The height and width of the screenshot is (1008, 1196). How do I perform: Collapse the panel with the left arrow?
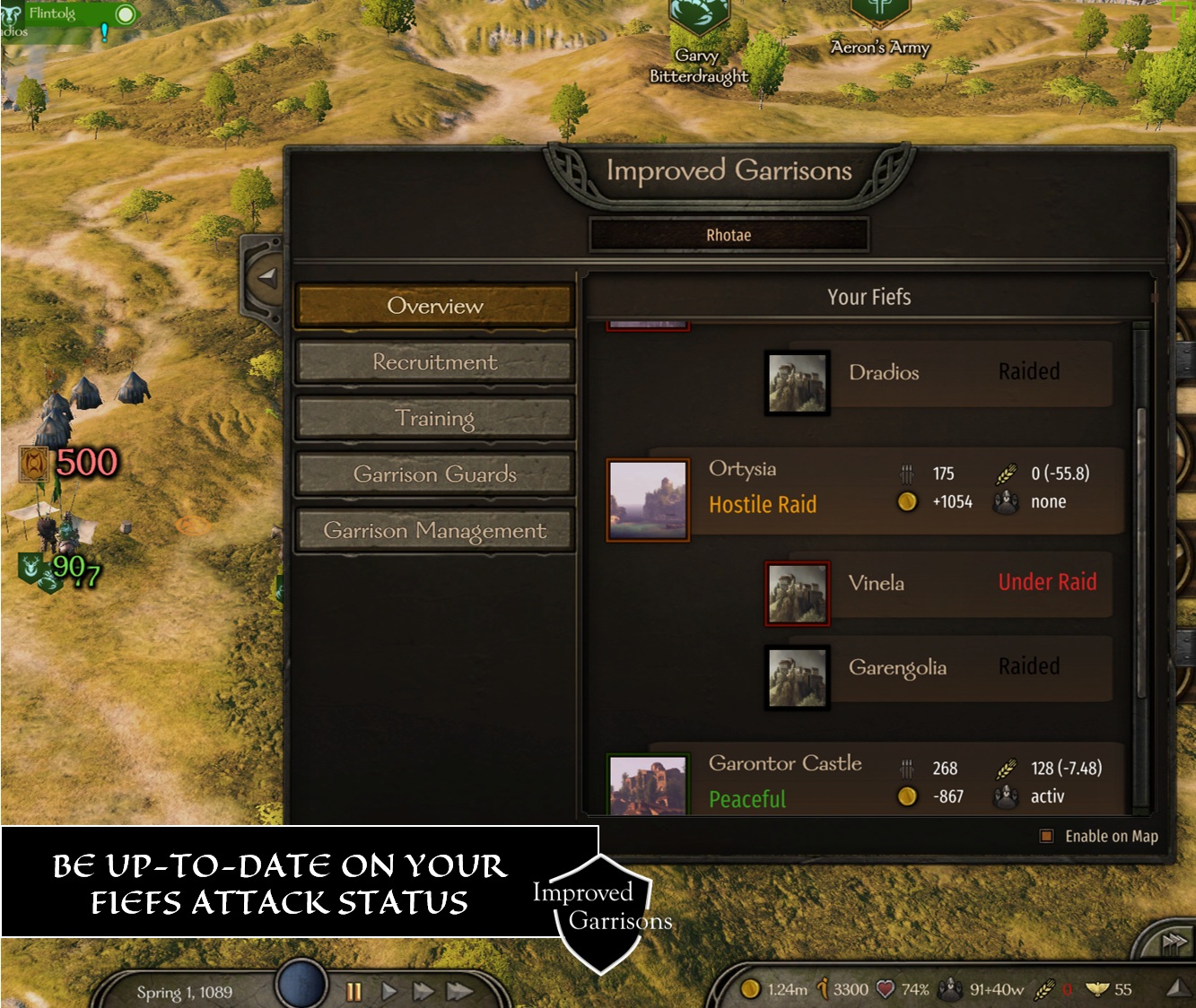[x=266, y=277]
